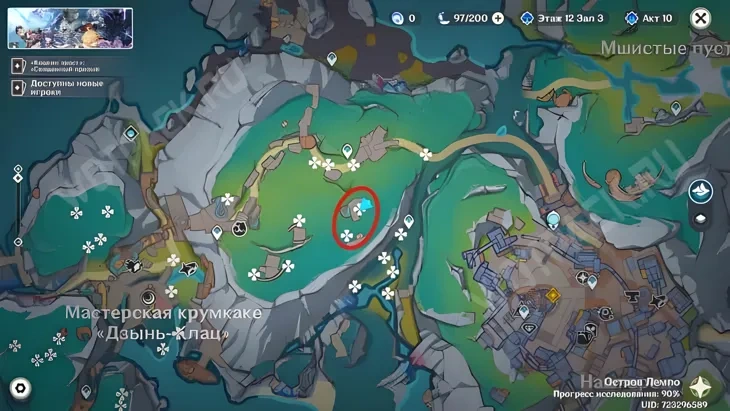
Task: Open the Spiral Abyss "Этаж 12 Зал 3" indicator
Action: pyautogui.click(x=563, y=18)
